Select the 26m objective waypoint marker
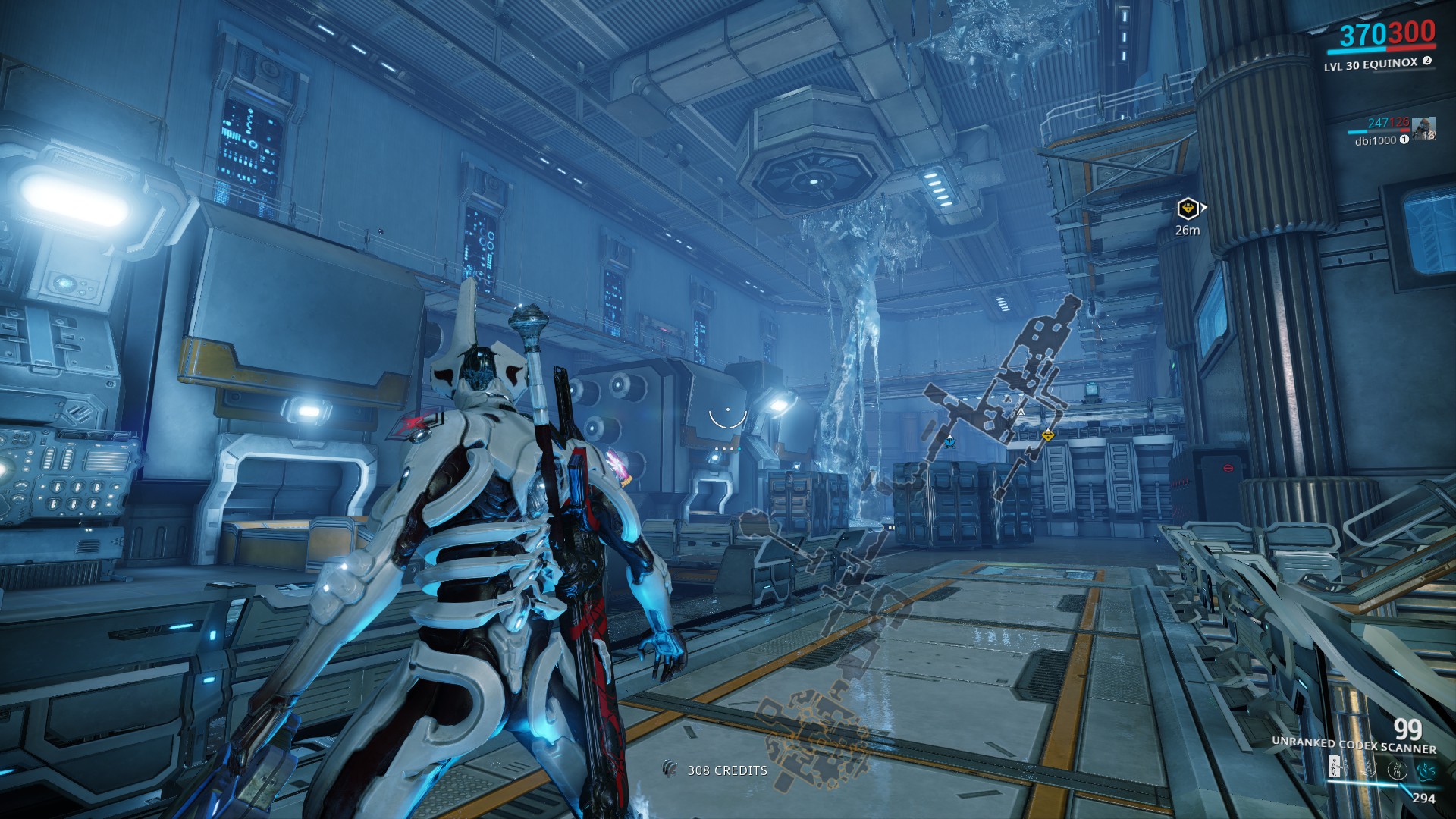Screen dimensions: 1456x819 click(x=1188, y=208)
